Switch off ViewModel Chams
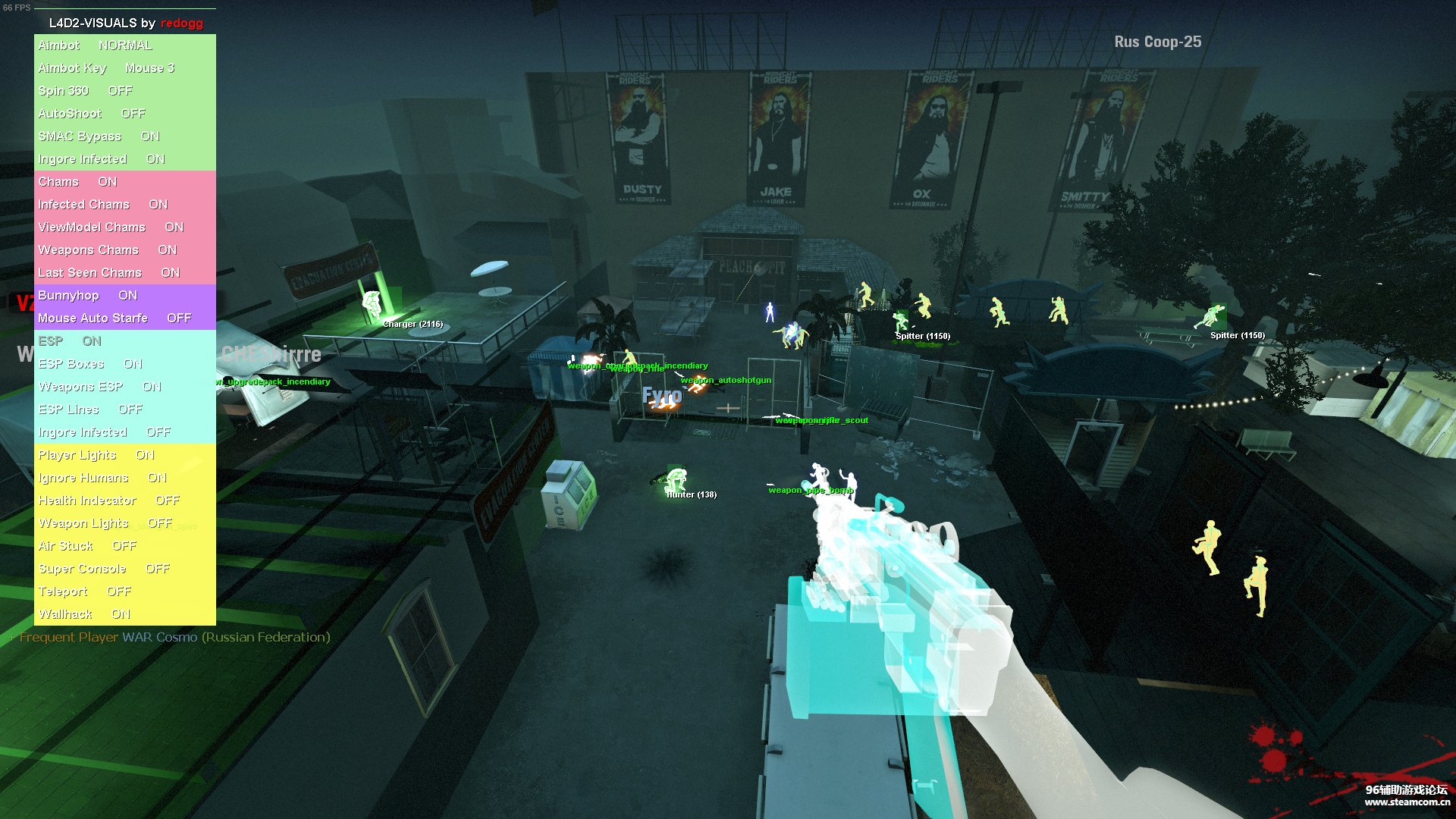Image resolution: width=1456 pixels, height=819 pixels. click(111, 227)
